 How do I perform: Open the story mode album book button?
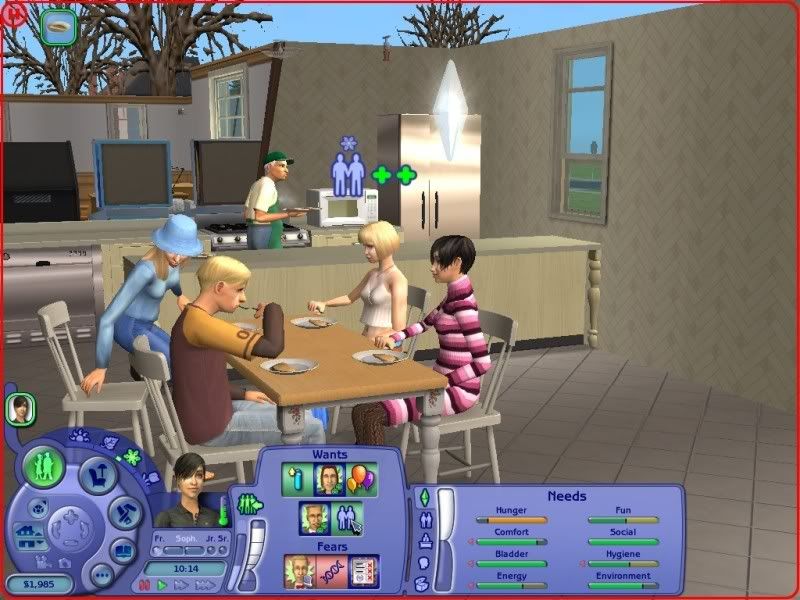click(123, 551)
